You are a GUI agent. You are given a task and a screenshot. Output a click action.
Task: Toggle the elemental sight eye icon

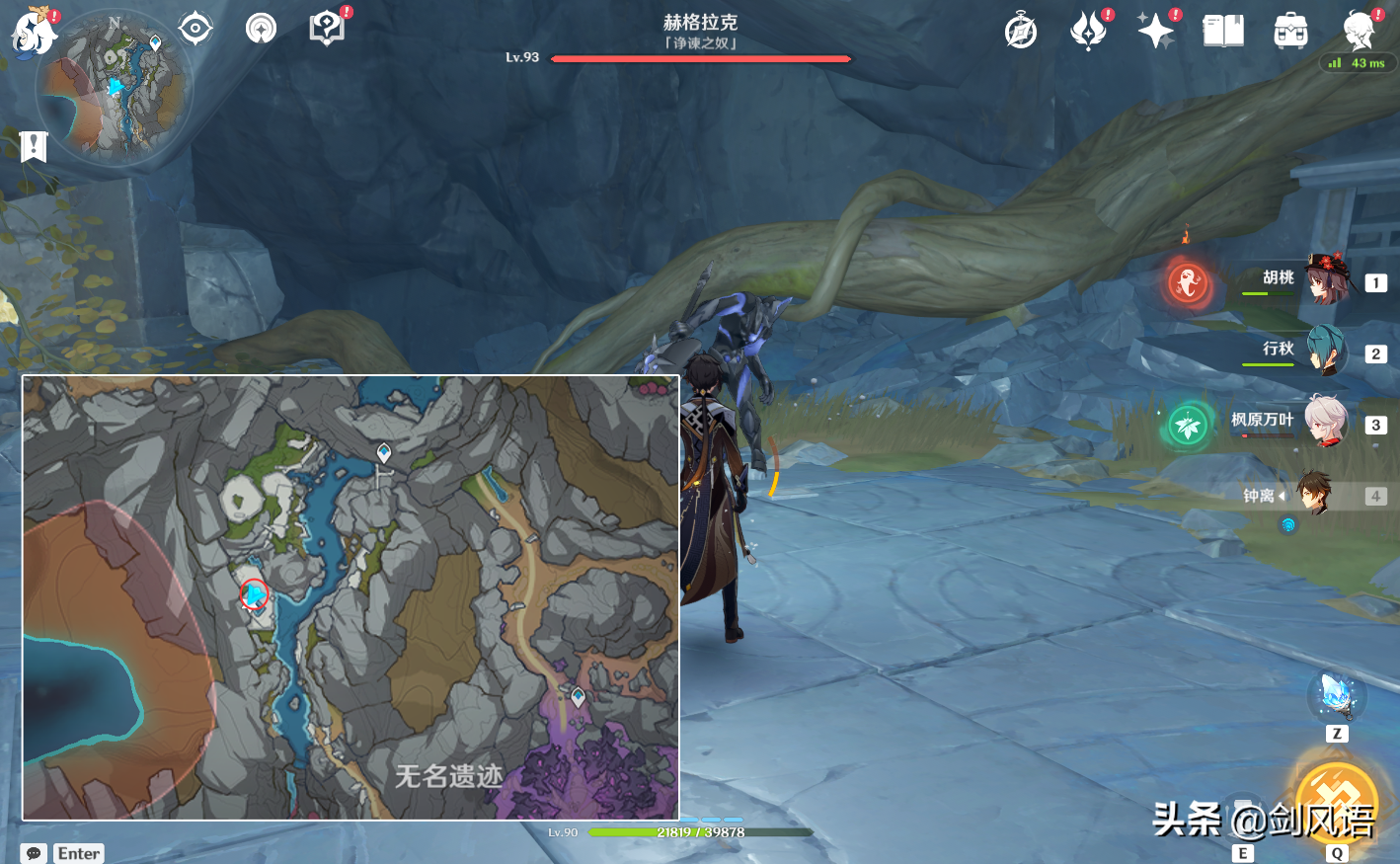(195, 29)
